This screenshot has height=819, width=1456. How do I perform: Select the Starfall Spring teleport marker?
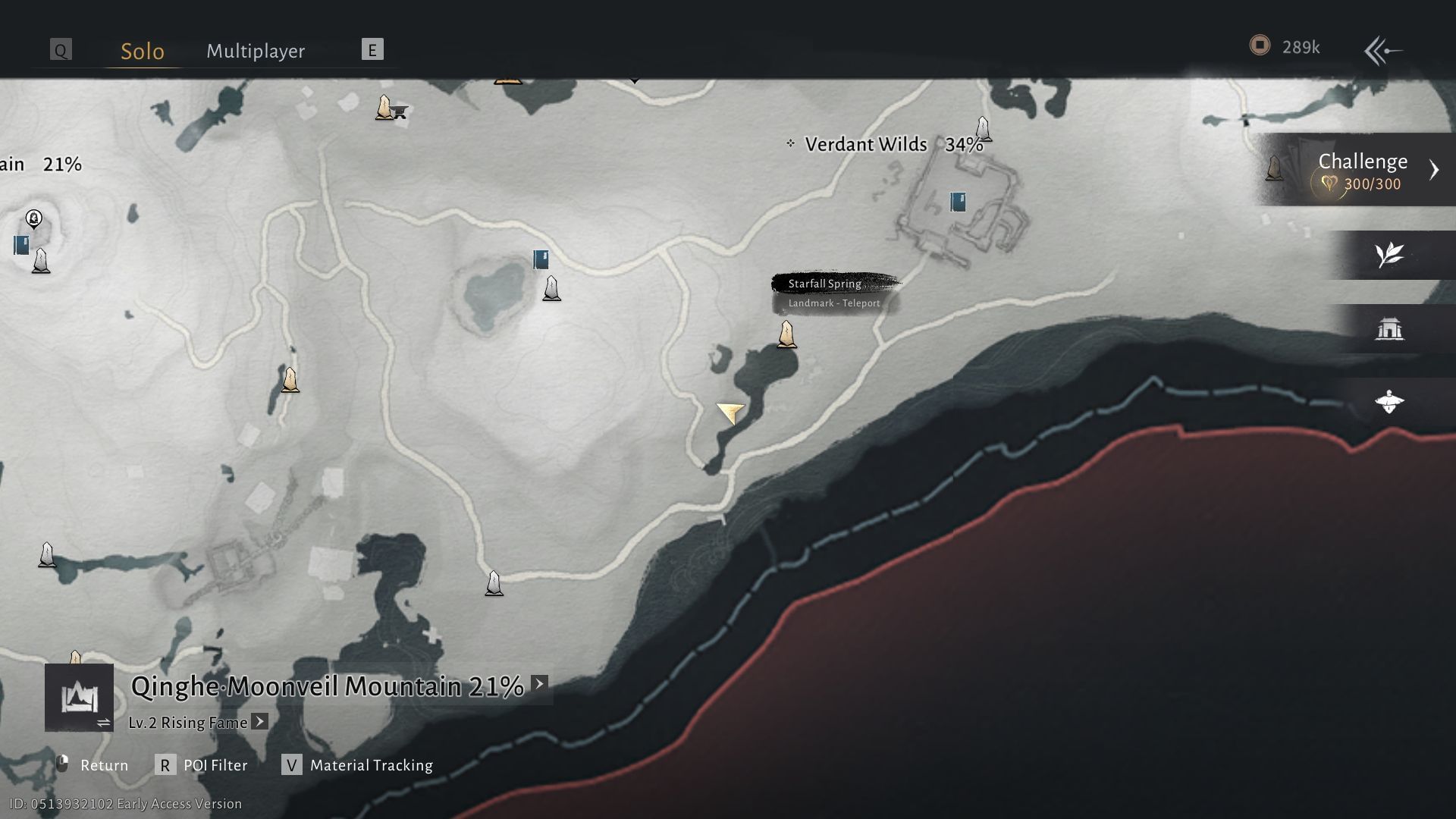tap(787, 334)
